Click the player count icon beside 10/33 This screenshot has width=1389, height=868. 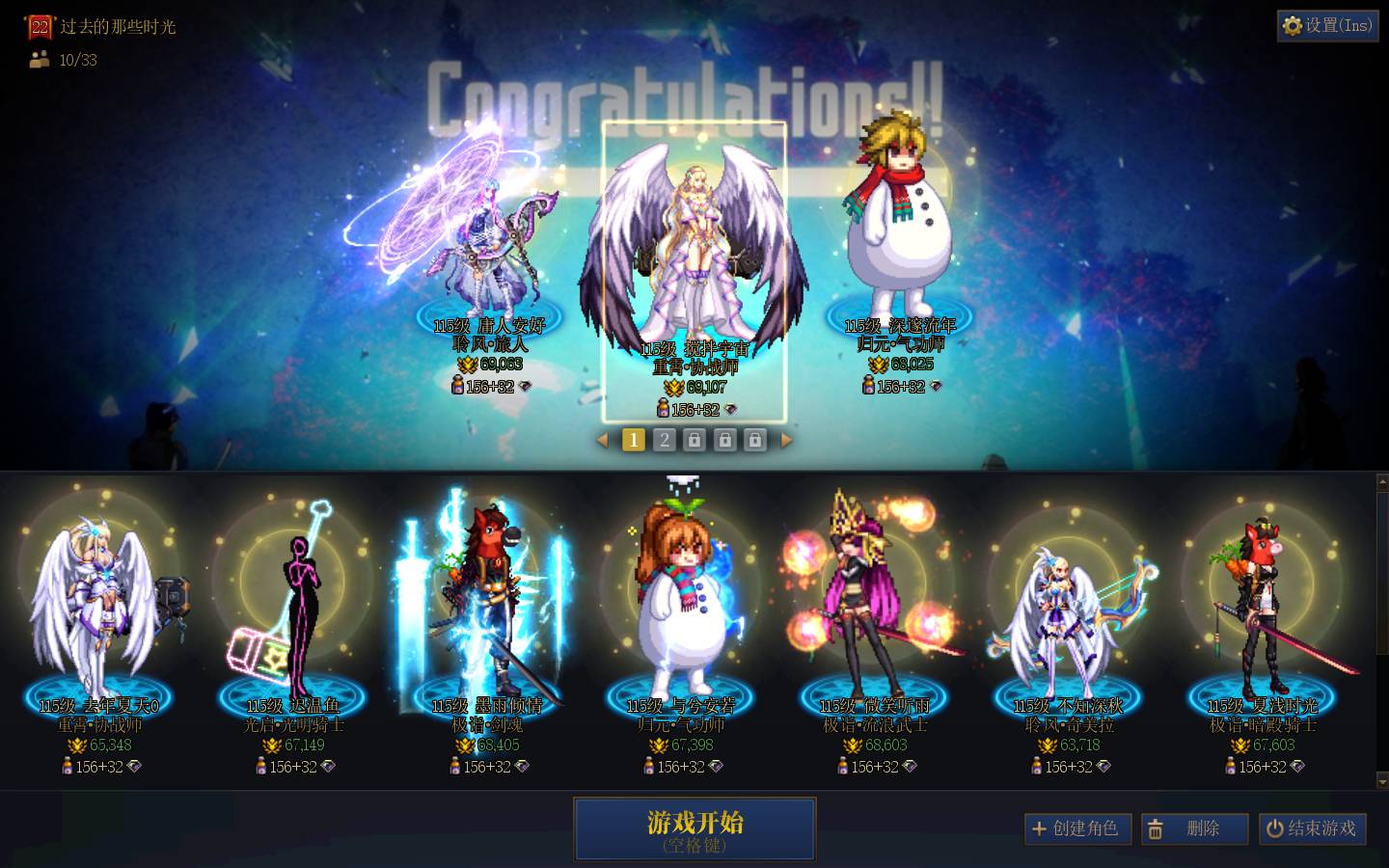(x=38, y=59)
